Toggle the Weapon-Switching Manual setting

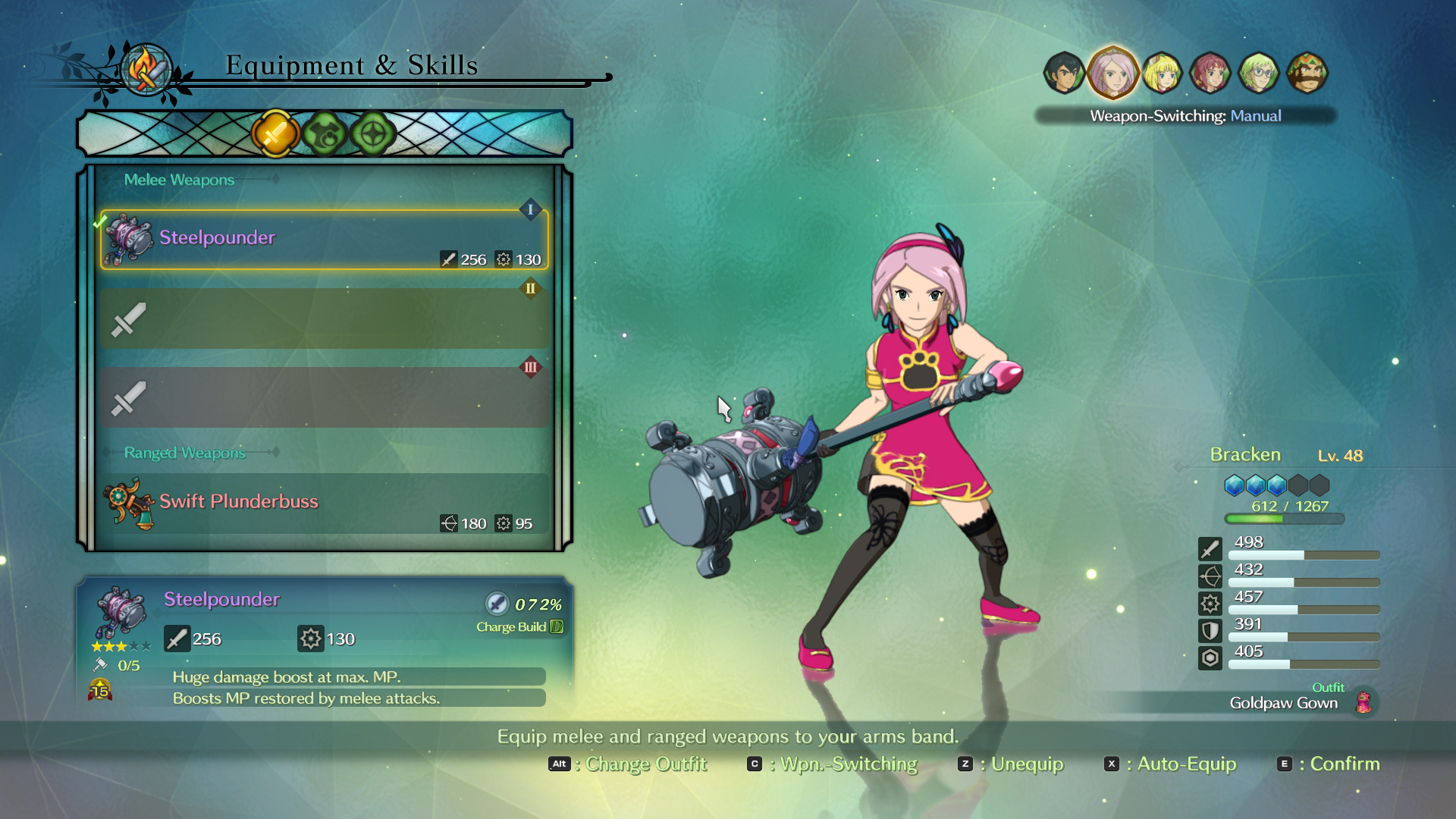pos(1185,116)
